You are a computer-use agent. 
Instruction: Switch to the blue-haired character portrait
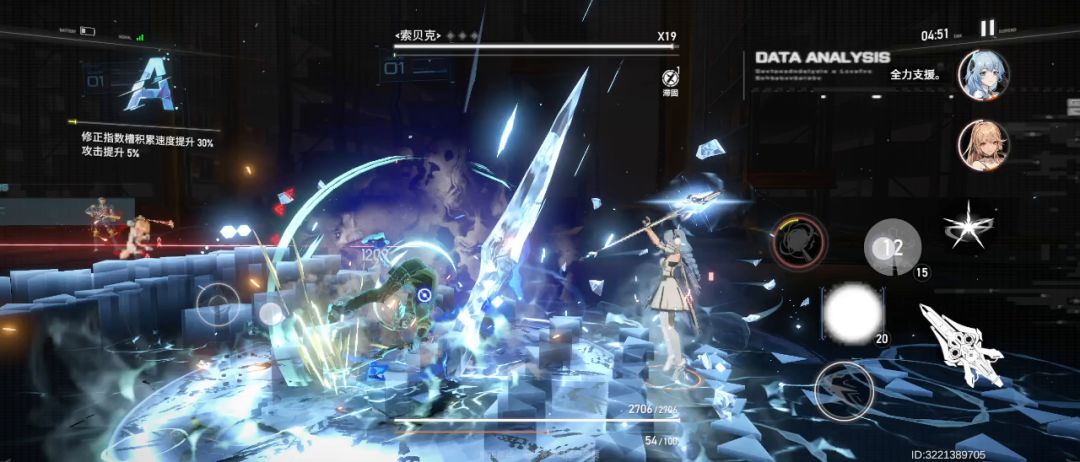coord(983,75)
